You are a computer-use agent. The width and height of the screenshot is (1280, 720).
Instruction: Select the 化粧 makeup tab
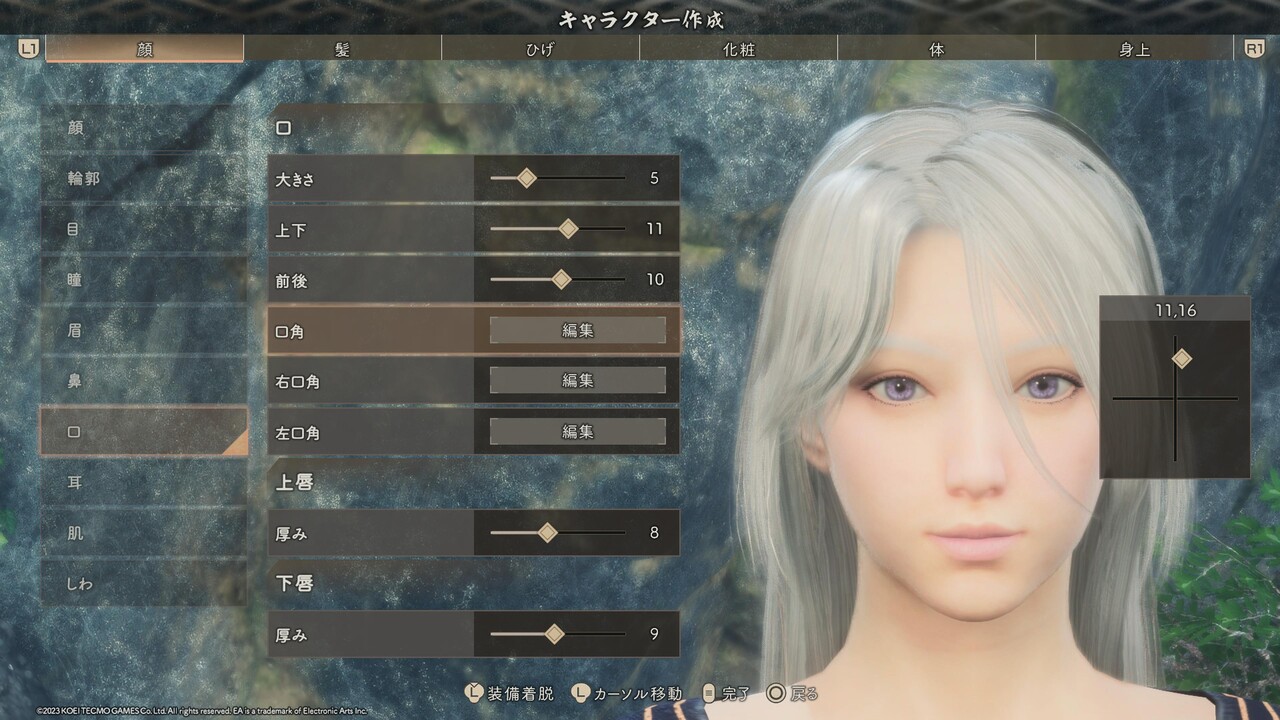(x=738, y=49)
